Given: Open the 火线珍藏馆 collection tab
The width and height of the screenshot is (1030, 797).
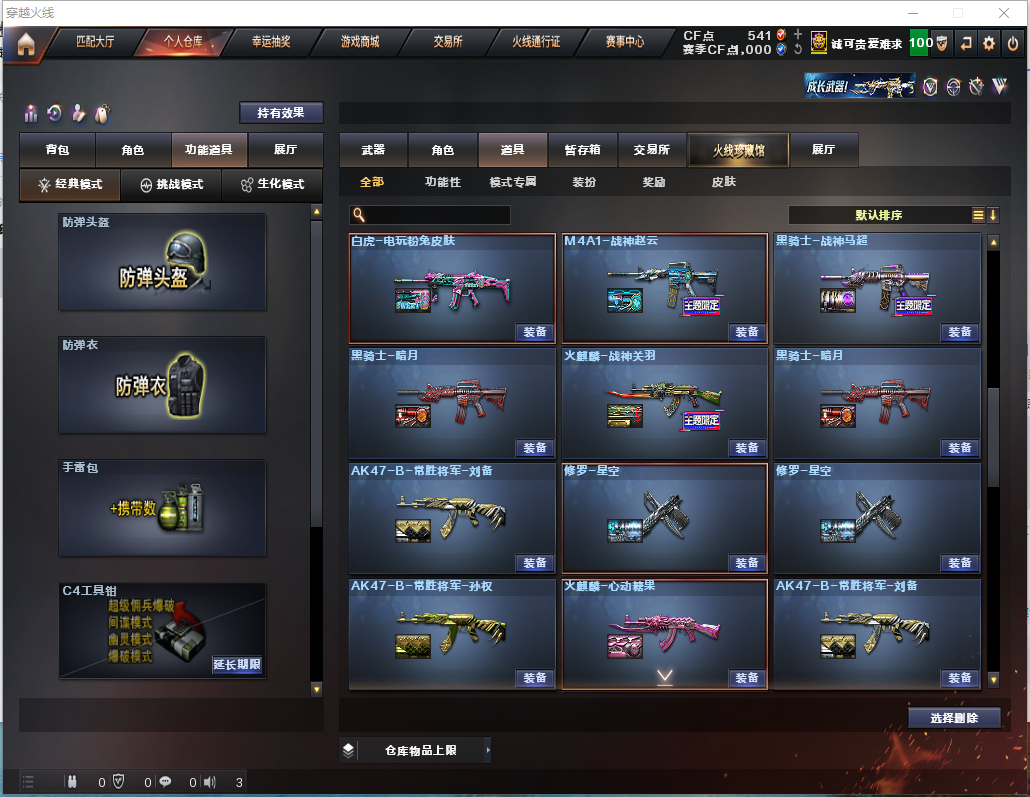Looking at the screenshot, I should point(738,150).
